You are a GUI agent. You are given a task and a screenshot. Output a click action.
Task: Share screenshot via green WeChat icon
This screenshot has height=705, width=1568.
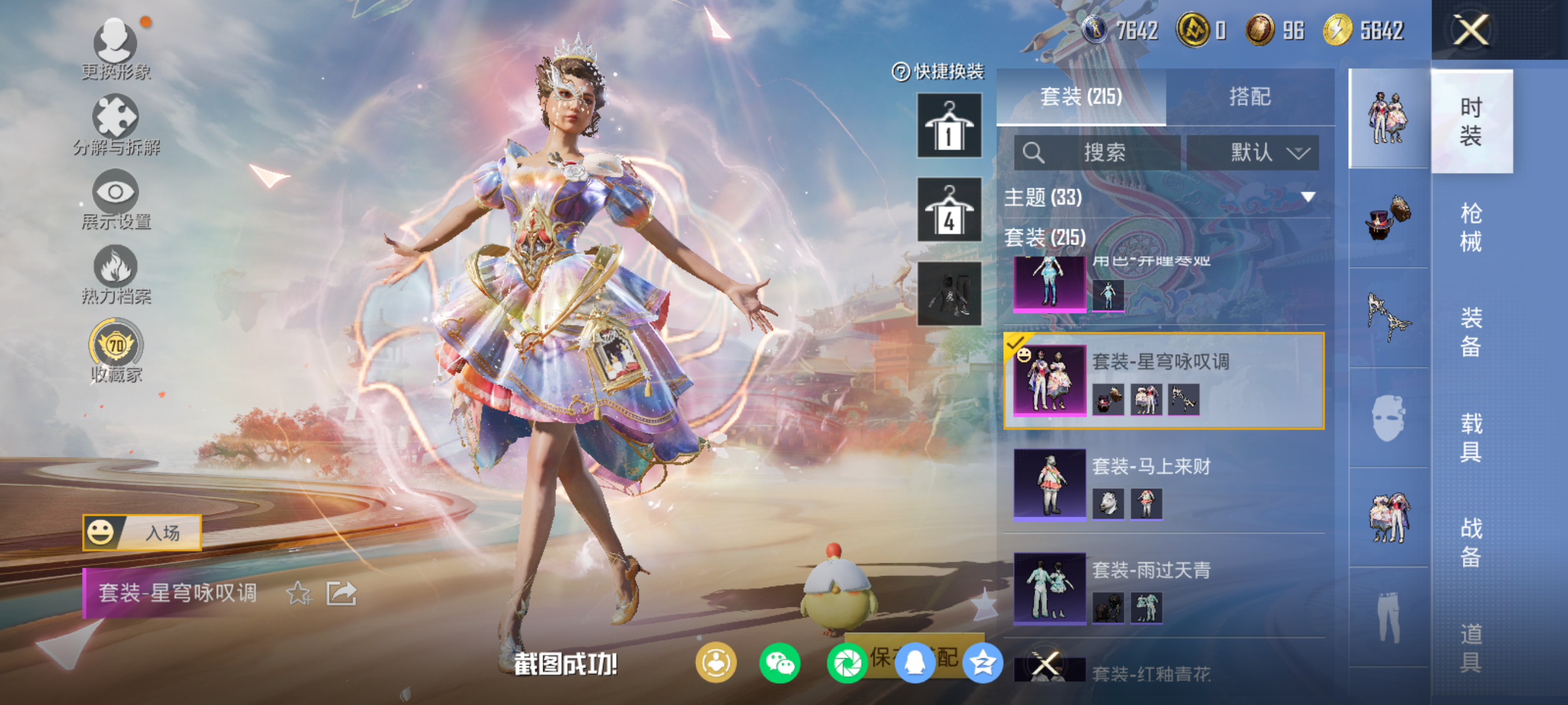tap(779, 662)
